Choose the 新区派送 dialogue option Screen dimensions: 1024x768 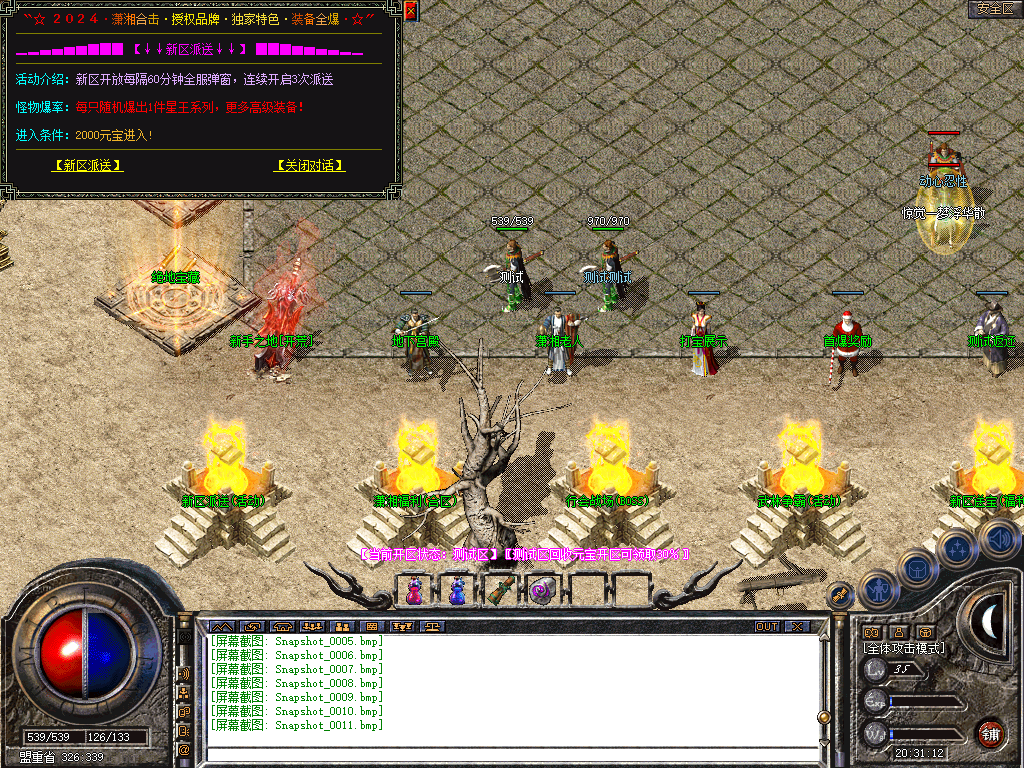pyautogui.click(x=89, y=166)
